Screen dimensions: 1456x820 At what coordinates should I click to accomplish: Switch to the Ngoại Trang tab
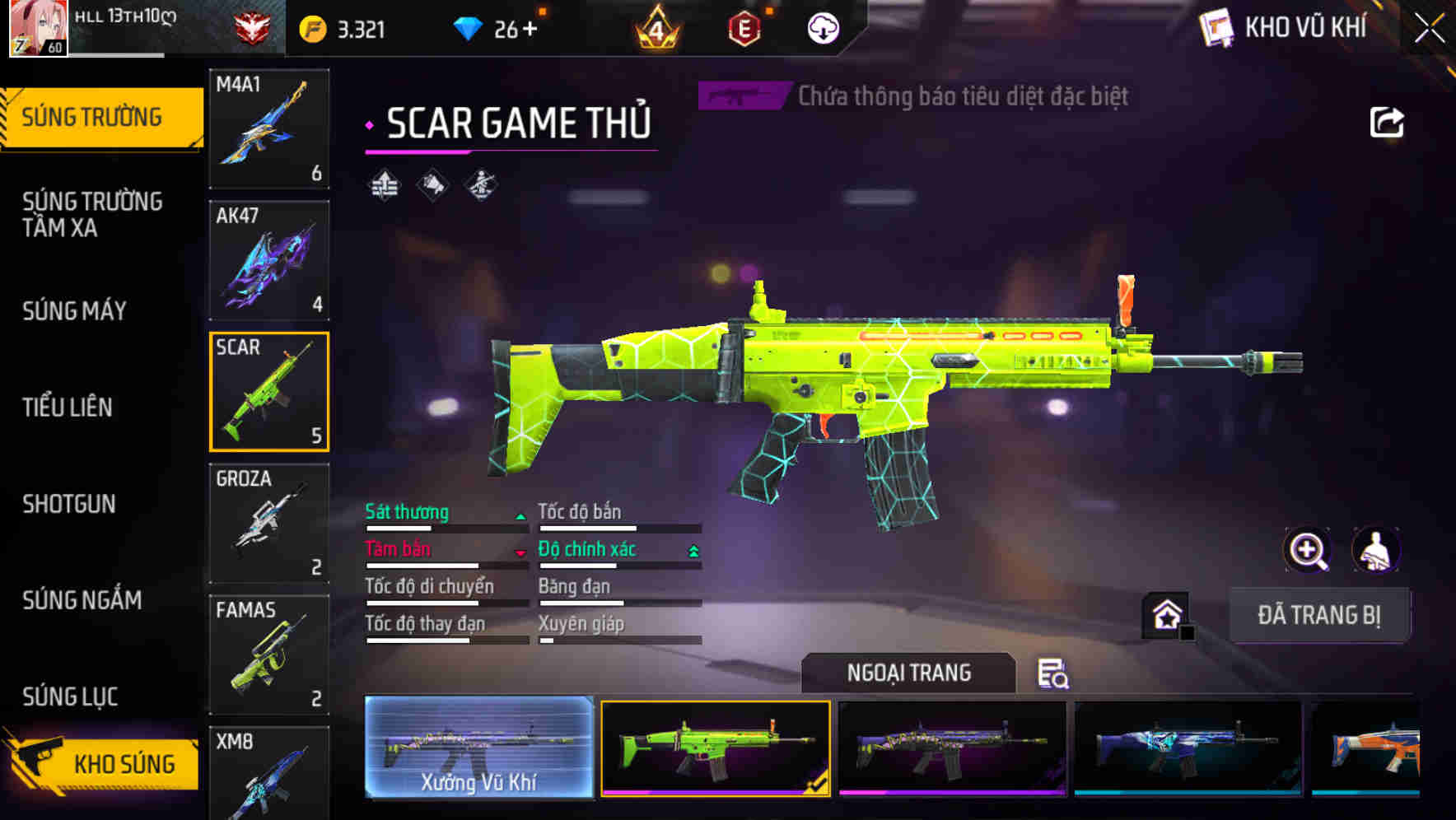909,673
